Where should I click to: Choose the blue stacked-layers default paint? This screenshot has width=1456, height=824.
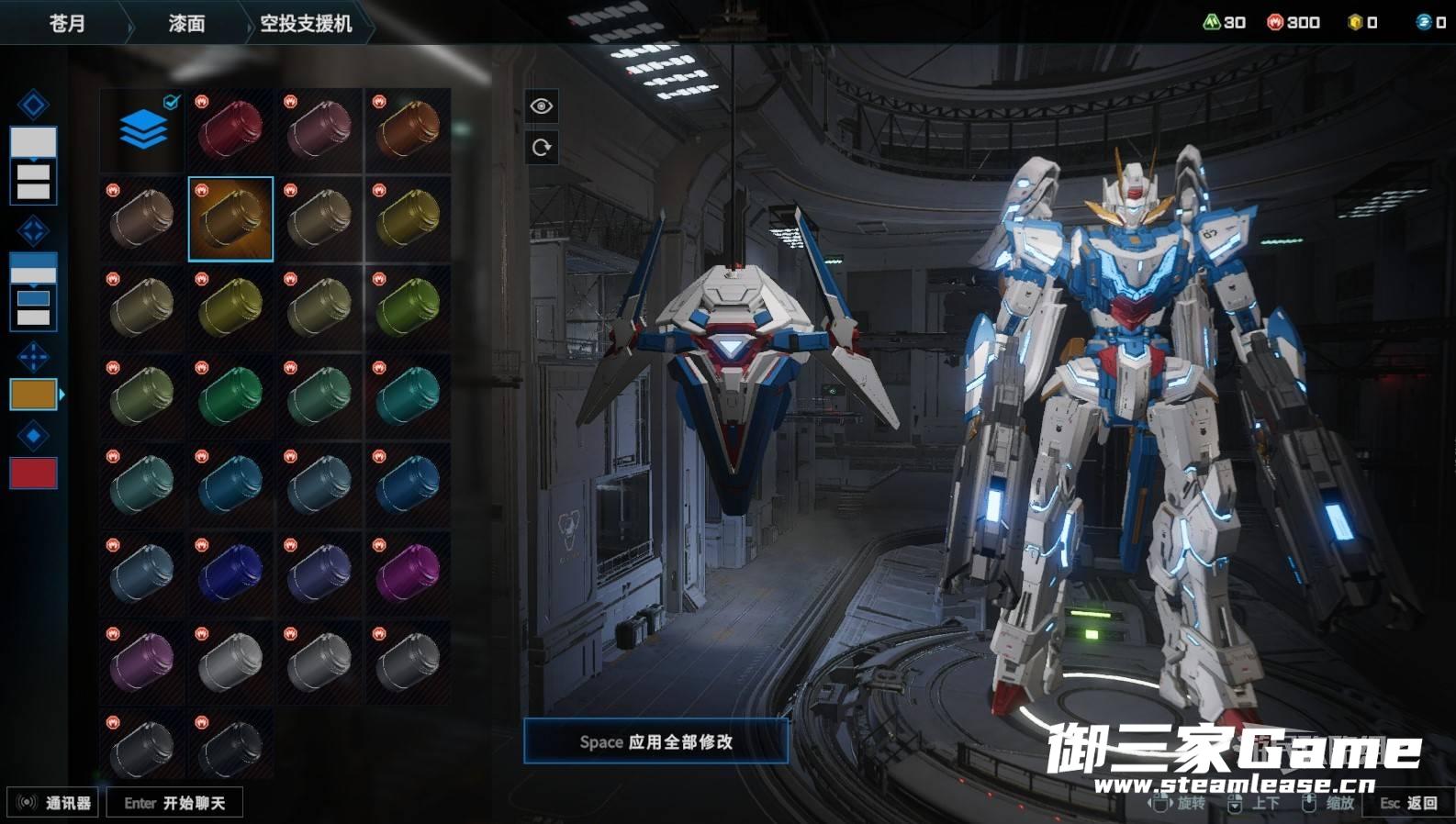(x=143, y=129)
